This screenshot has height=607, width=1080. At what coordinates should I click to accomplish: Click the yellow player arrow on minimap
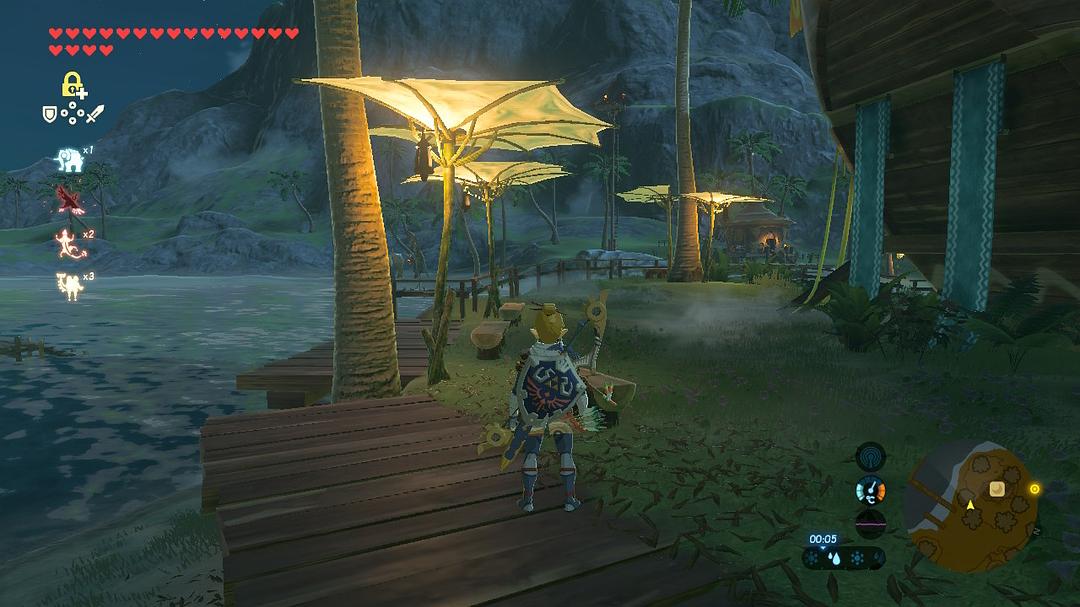pos(969,506)
